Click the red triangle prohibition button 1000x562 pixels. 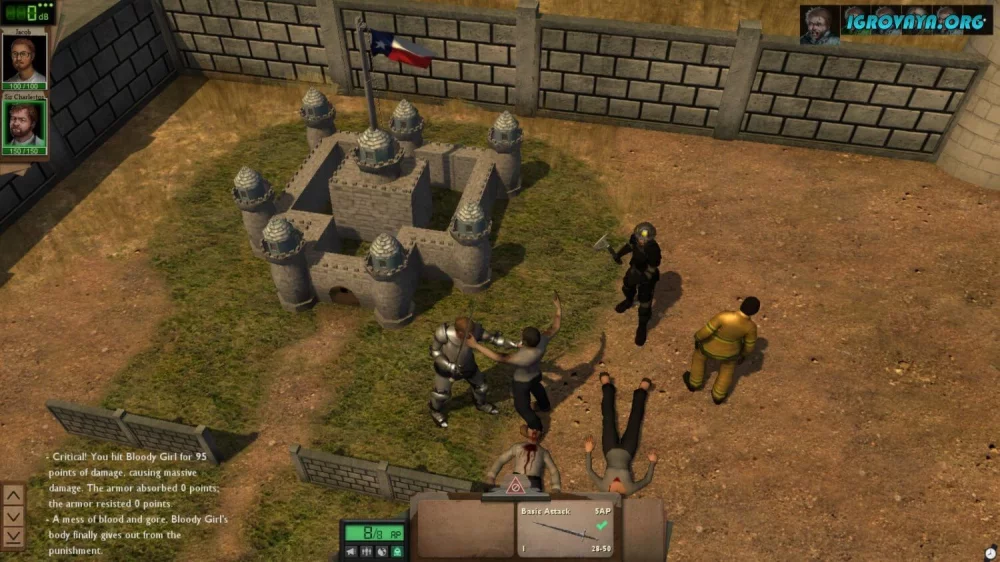point(516,487)
